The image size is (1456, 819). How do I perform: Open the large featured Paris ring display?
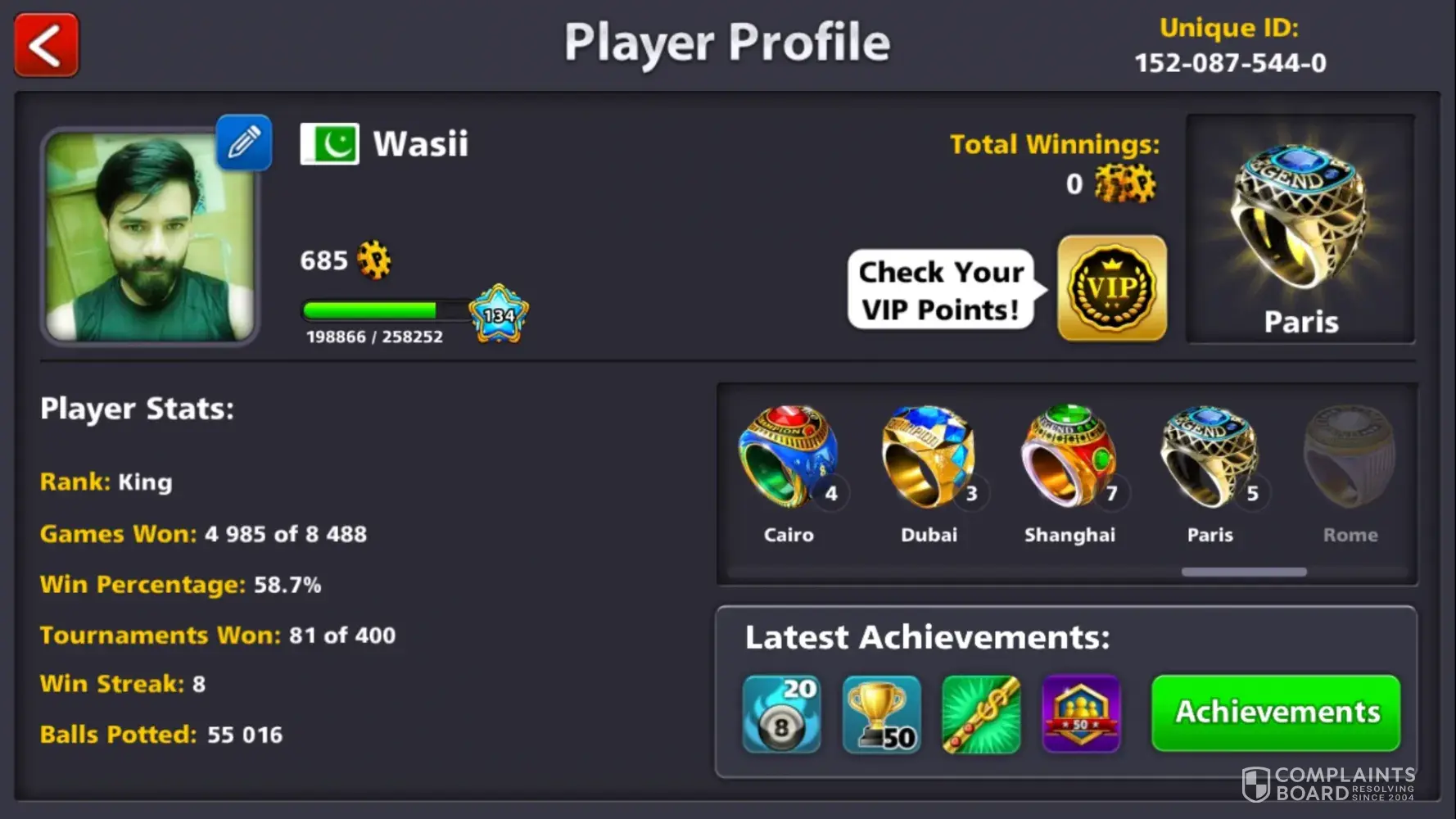pos(1300,229)
